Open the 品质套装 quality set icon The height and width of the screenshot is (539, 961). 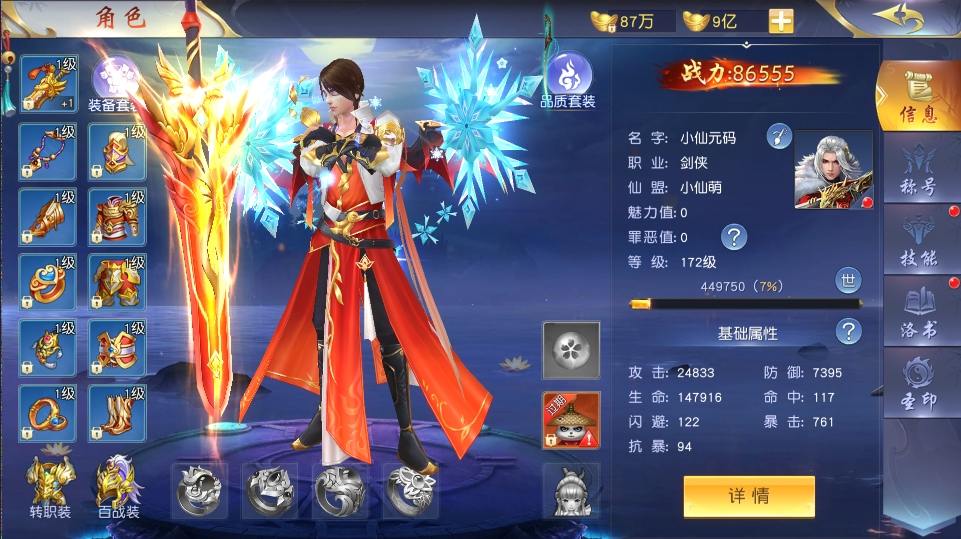[568, 80]
